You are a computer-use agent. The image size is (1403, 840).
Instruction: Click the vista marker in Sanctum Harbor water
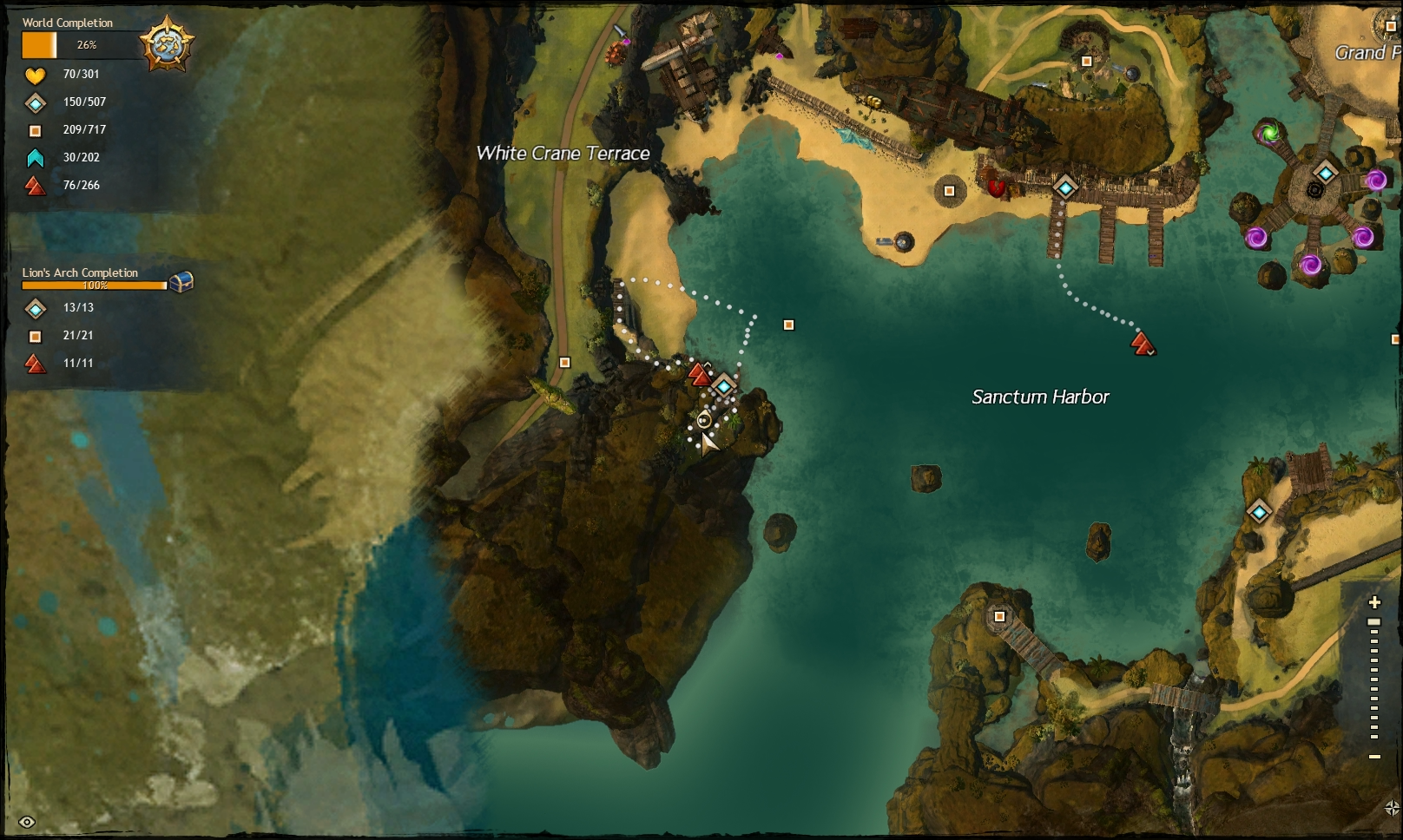click(1142, 345)
